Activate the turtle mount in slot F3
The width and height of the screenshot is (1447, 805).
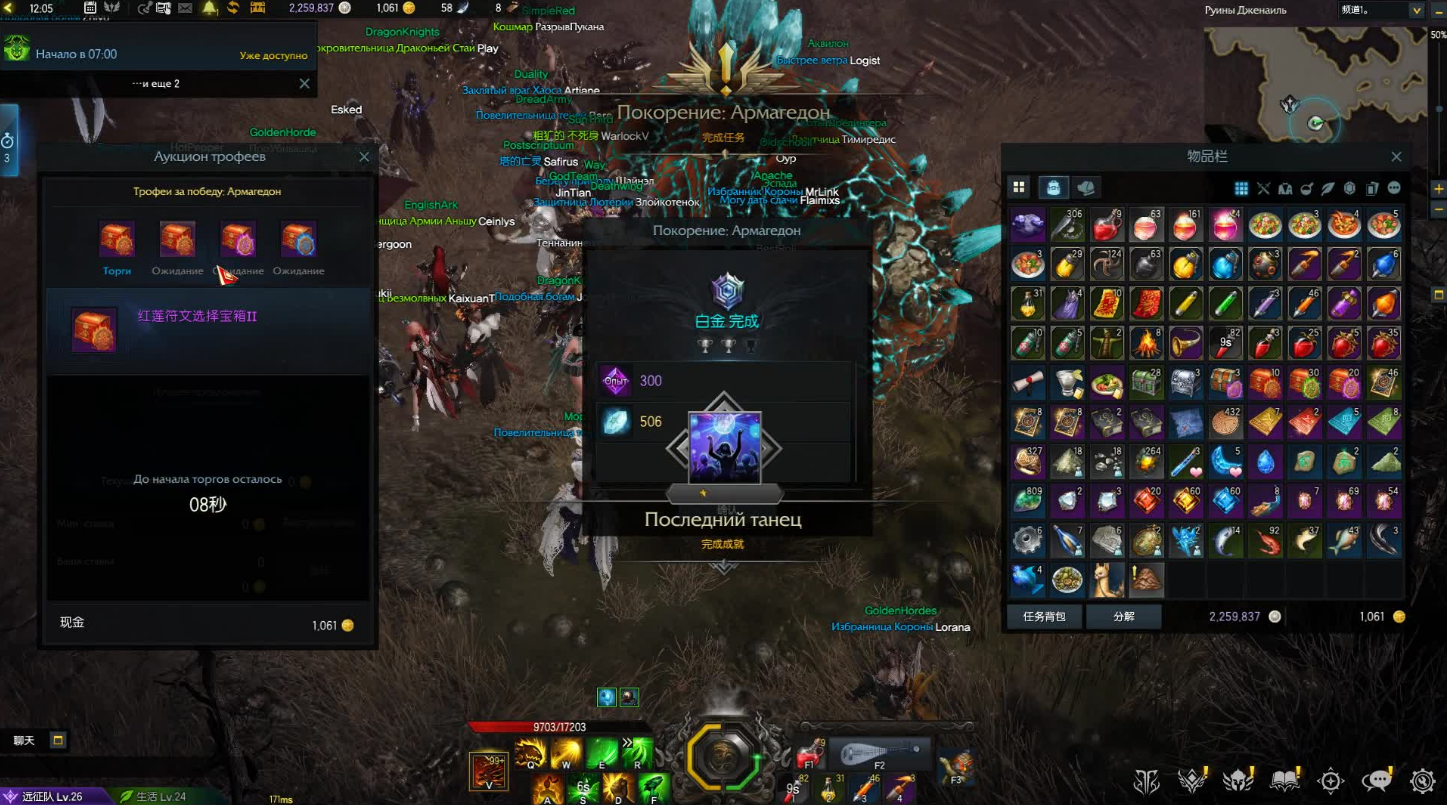[x=956, y=764]
